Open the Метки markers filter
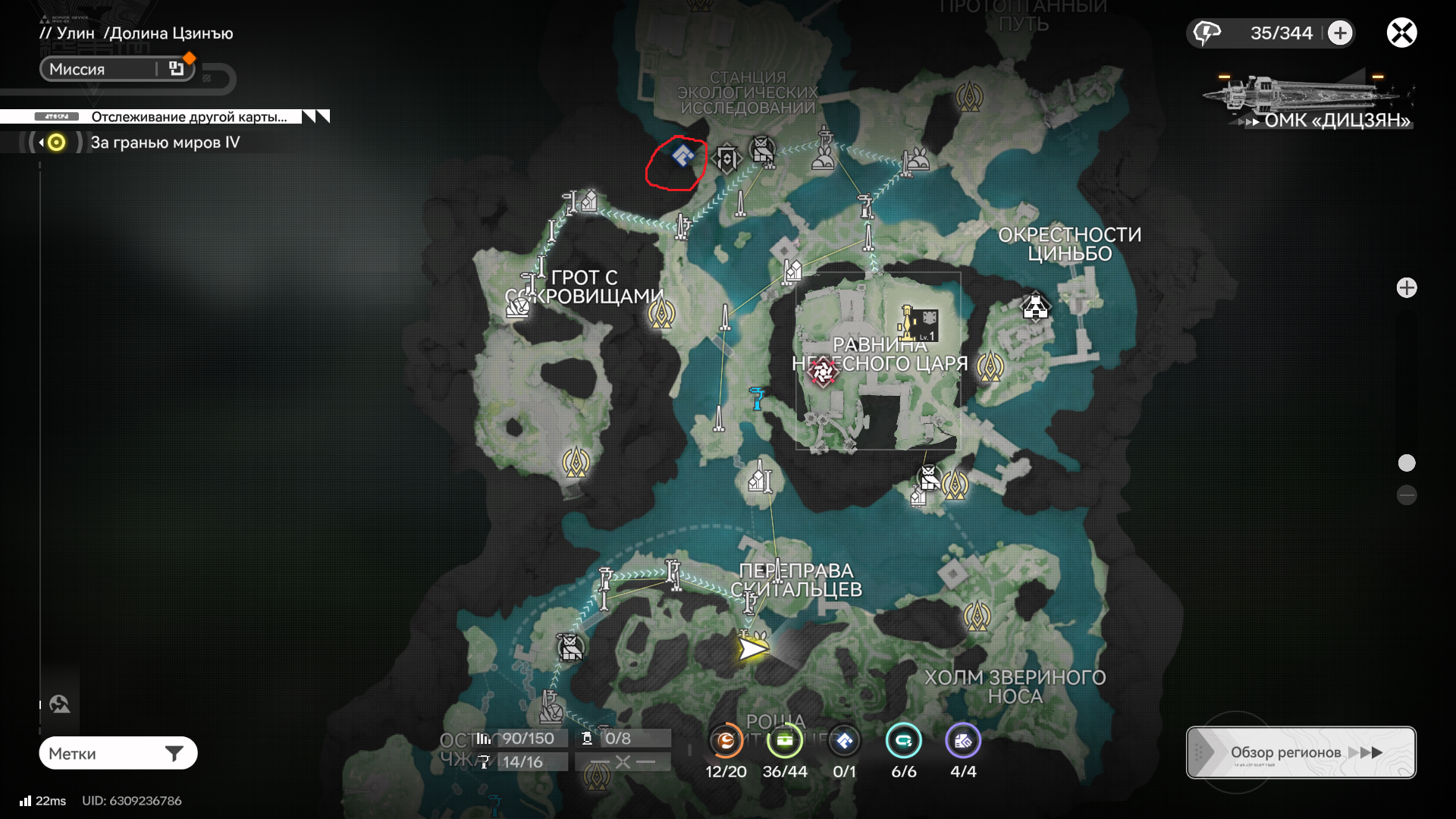1456x819 pixels. [118, 753]
